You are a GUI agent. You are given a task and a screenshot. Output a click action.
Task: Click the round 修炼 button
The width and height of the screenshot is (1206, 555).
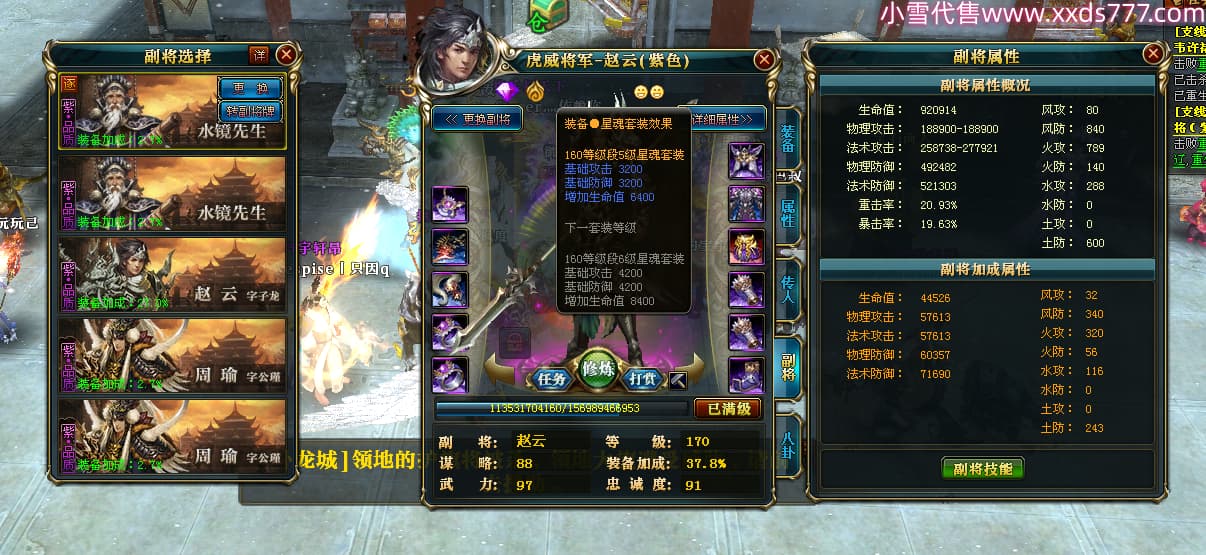pos(597,368)
